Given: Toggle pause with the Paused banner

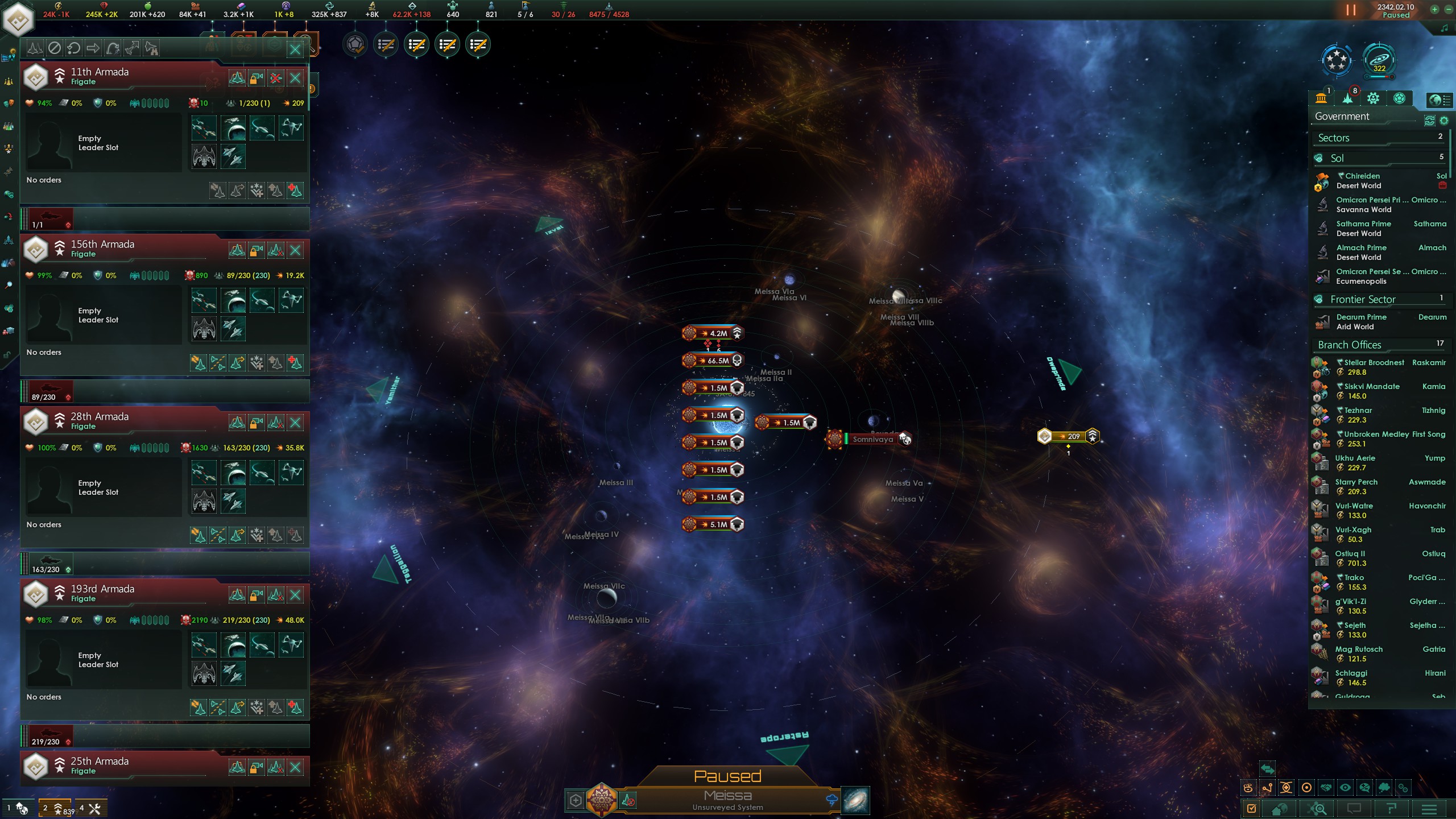Looking at the screenshot, I should 729,776.
